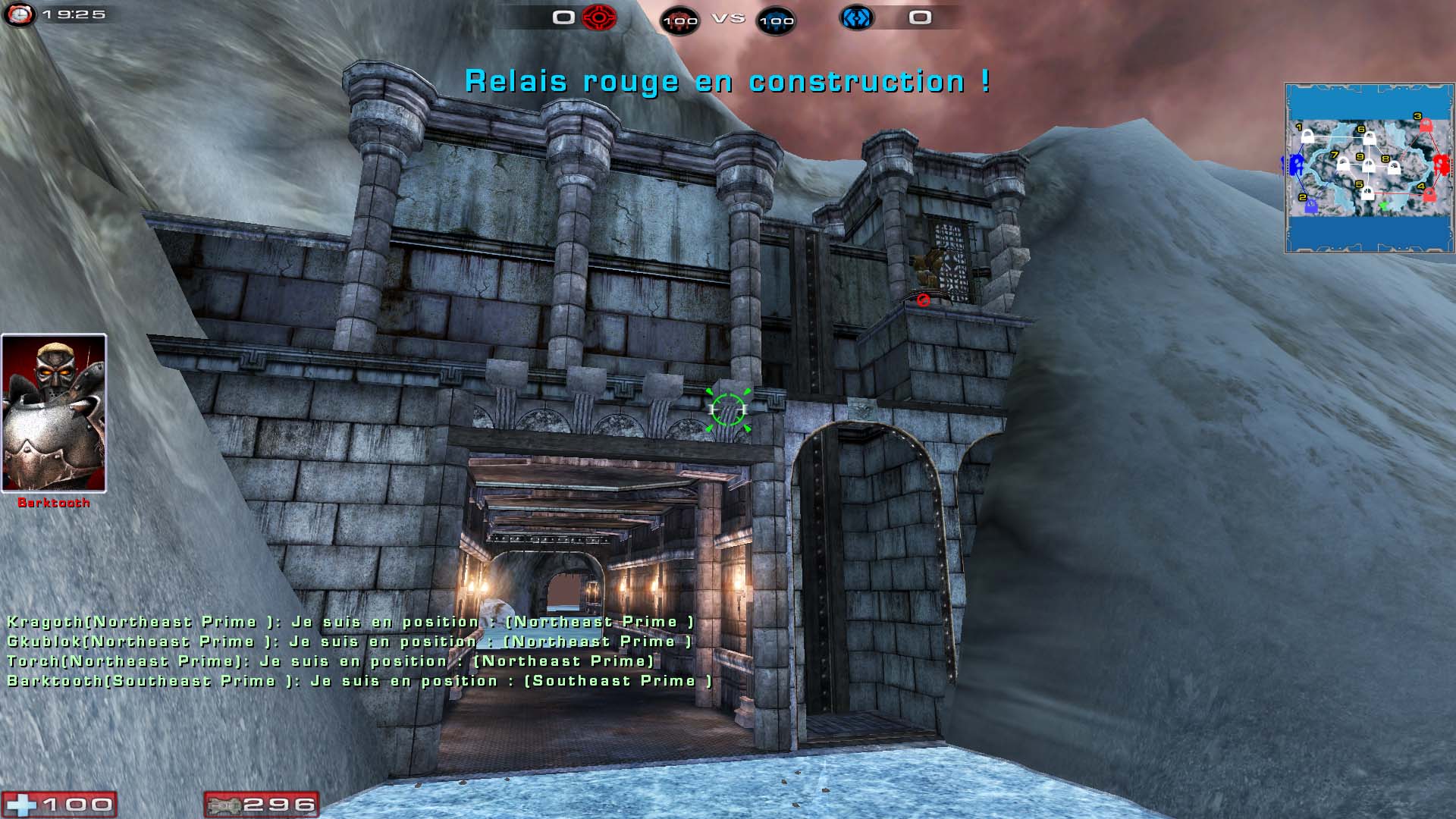Viewport: 1456px width, 819px height.
Task: Click the match clock icon
Action: 19,14
